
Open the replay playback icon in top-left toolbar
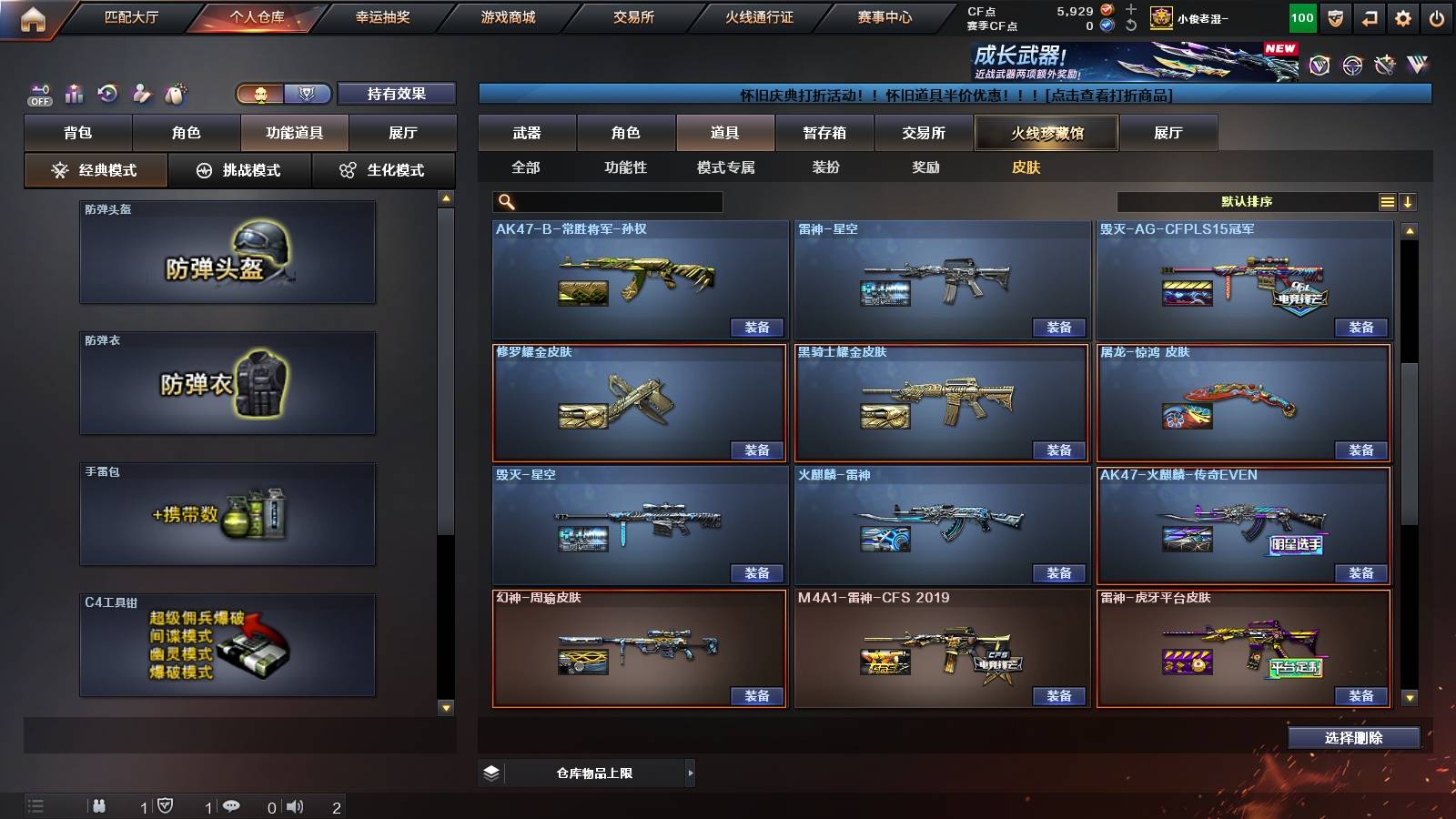point(108,93)
